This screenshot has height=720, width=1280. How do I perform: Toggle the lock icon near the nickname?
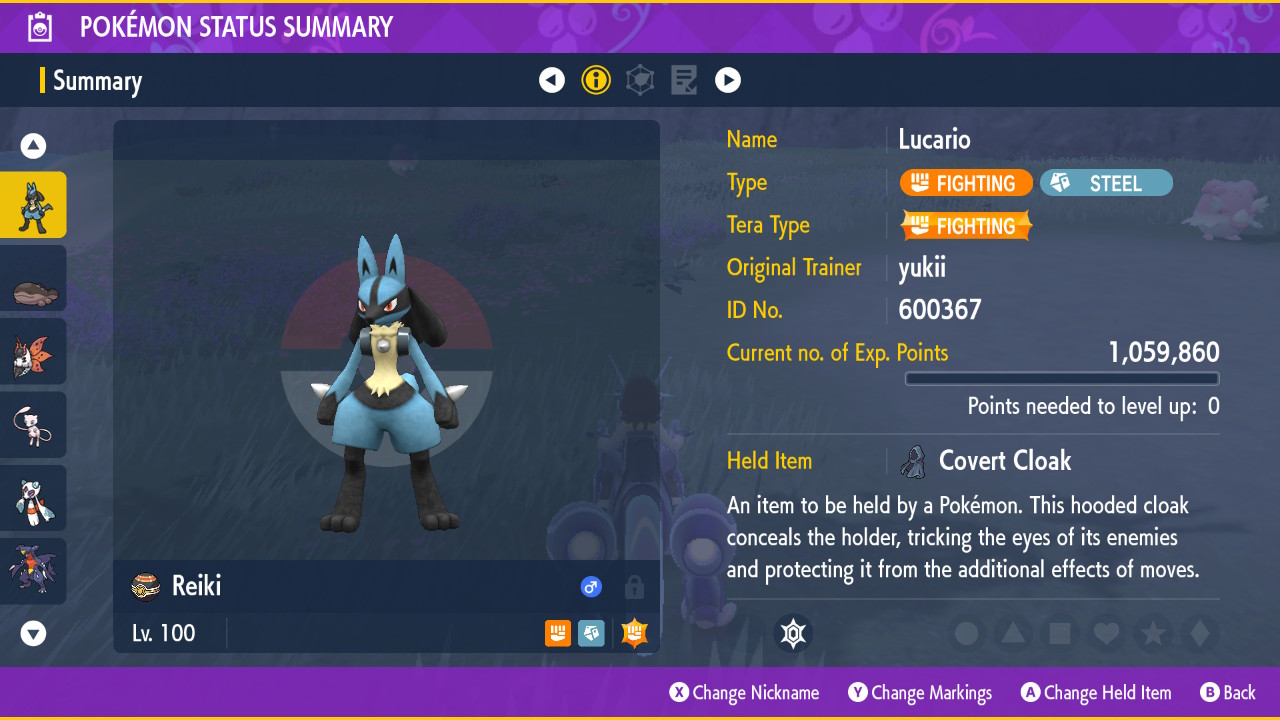tap(634, 588)
